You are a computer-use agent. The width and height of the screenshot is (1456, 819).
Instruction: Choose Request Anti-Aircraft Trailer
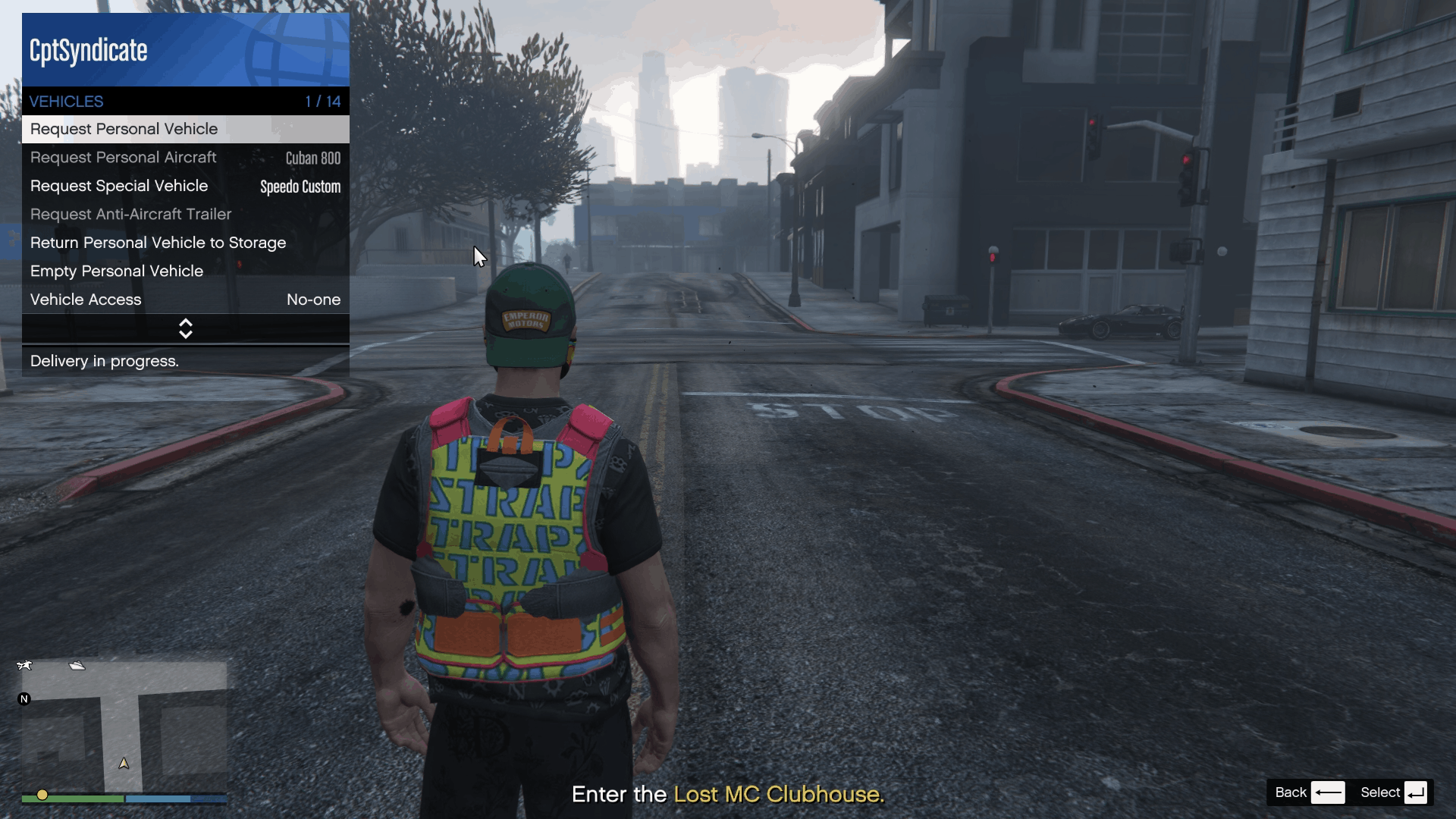point(130,215)
